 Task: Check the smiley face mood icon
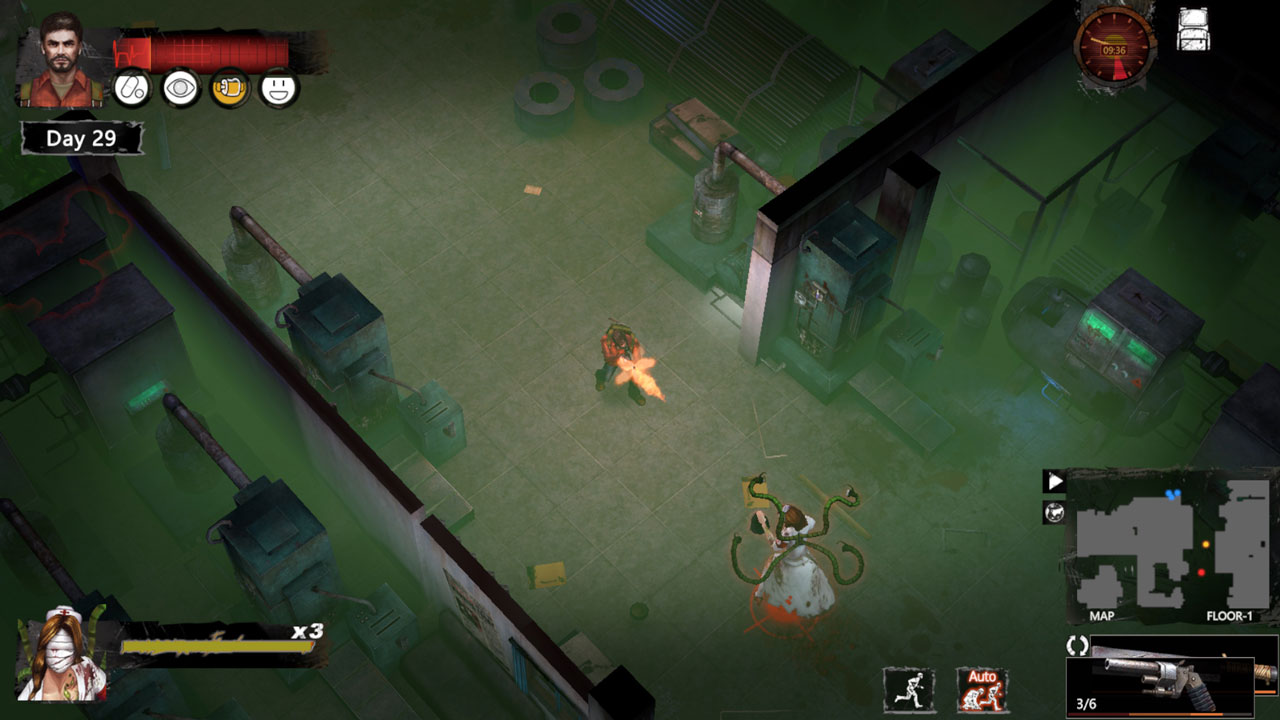279,89
